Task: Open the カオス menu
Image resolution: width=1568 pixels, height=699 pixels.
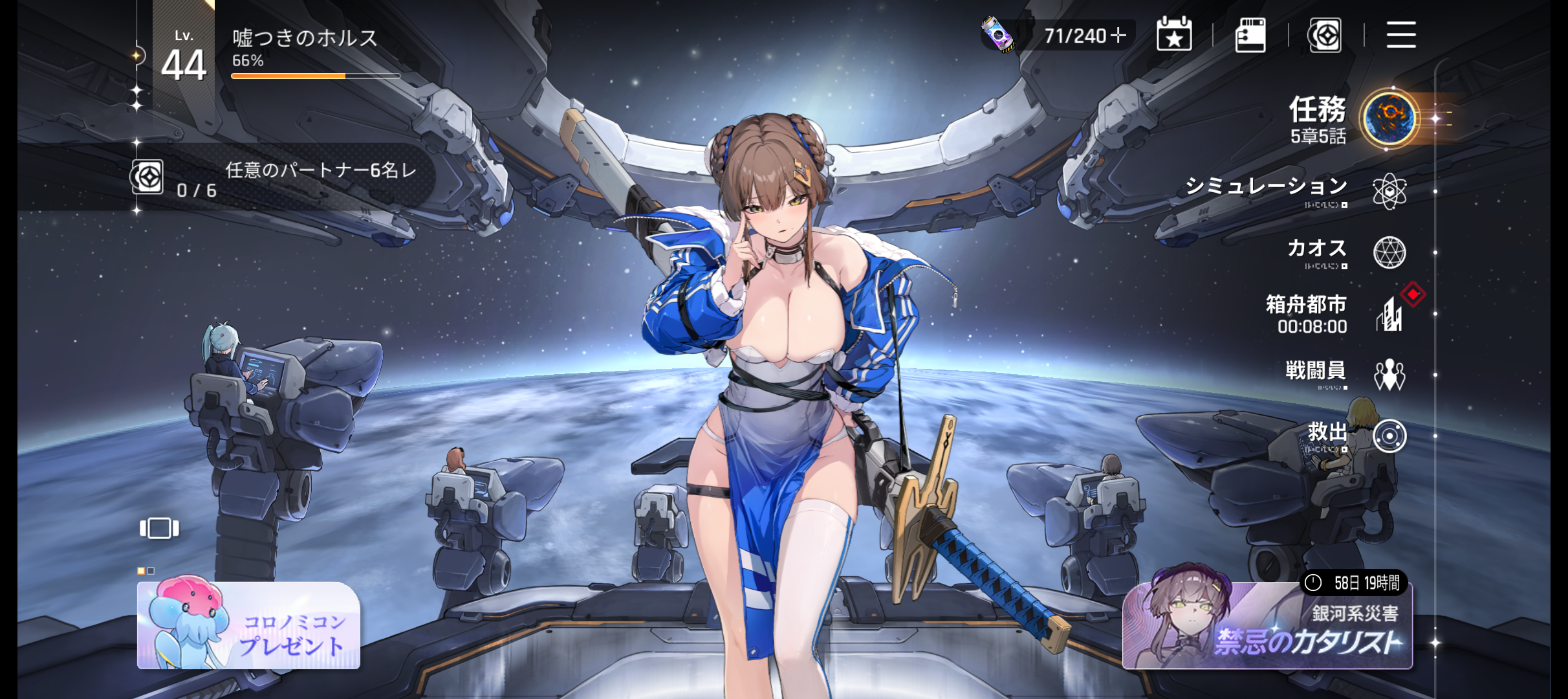Action: tap(1388, 252)
